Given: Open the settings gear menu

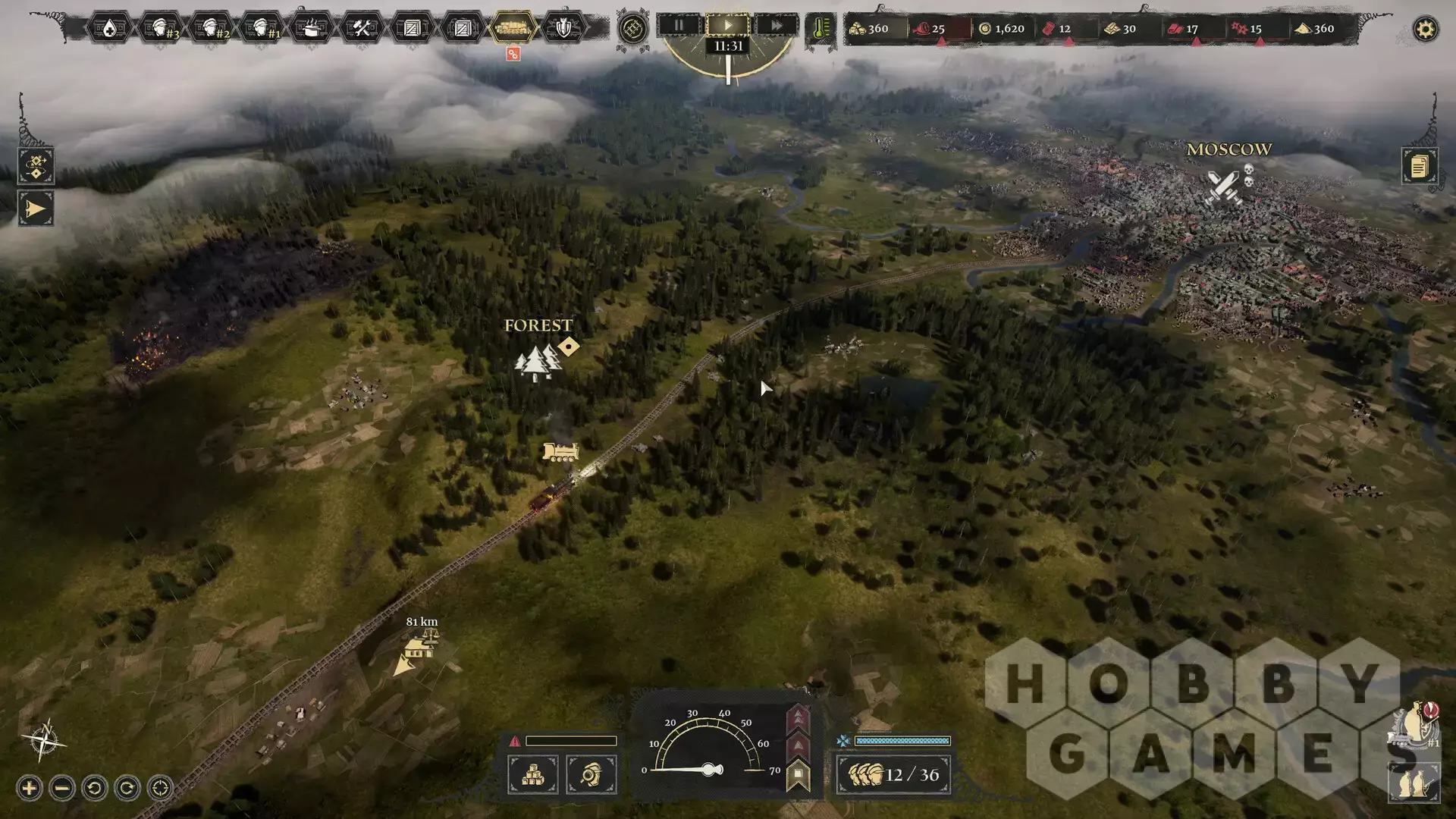Looking at the screenshot, I should (x=1426, y=30).
